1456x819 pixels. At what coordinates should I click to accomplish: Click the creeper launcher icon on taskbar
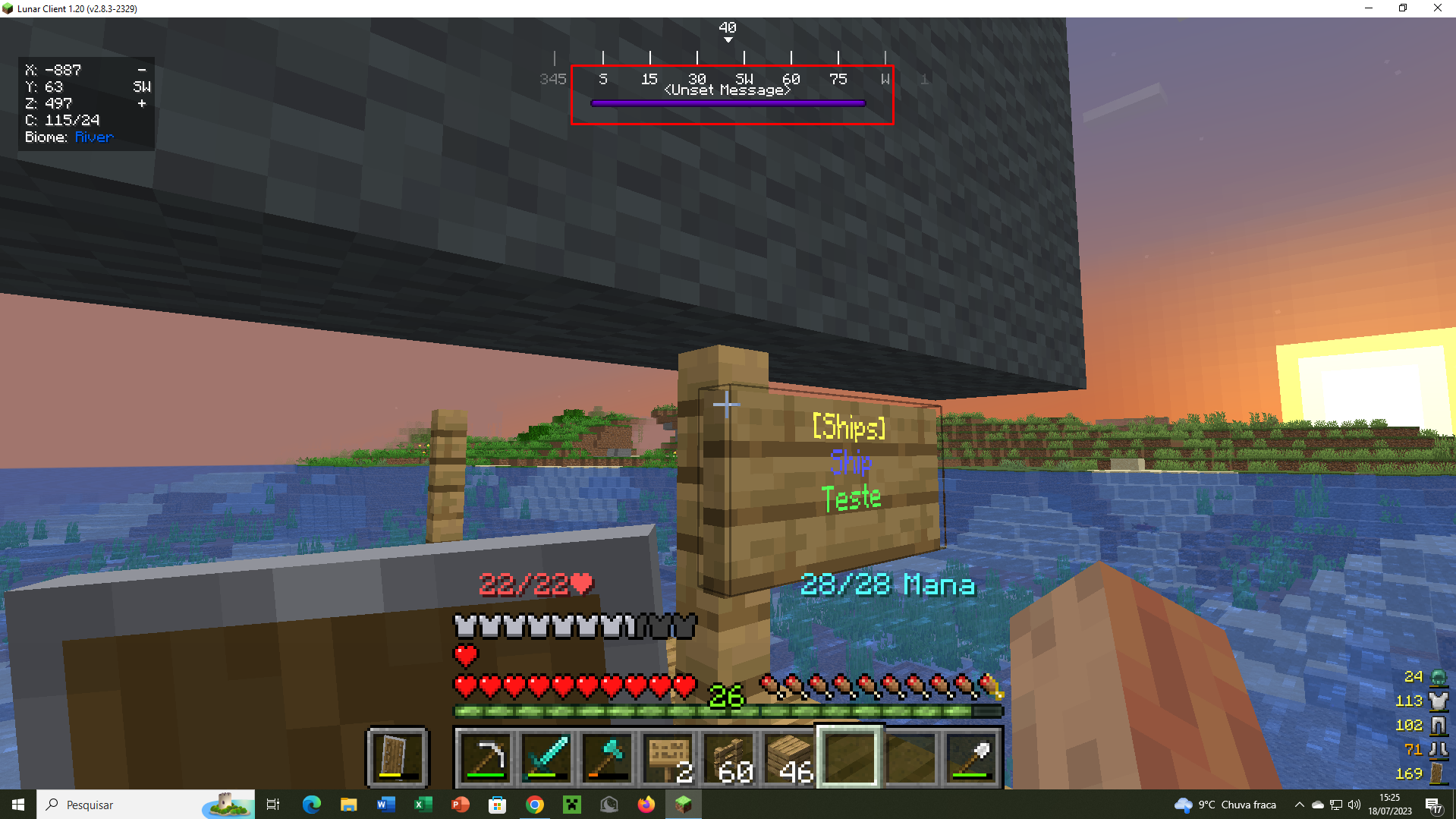point(571,804)
